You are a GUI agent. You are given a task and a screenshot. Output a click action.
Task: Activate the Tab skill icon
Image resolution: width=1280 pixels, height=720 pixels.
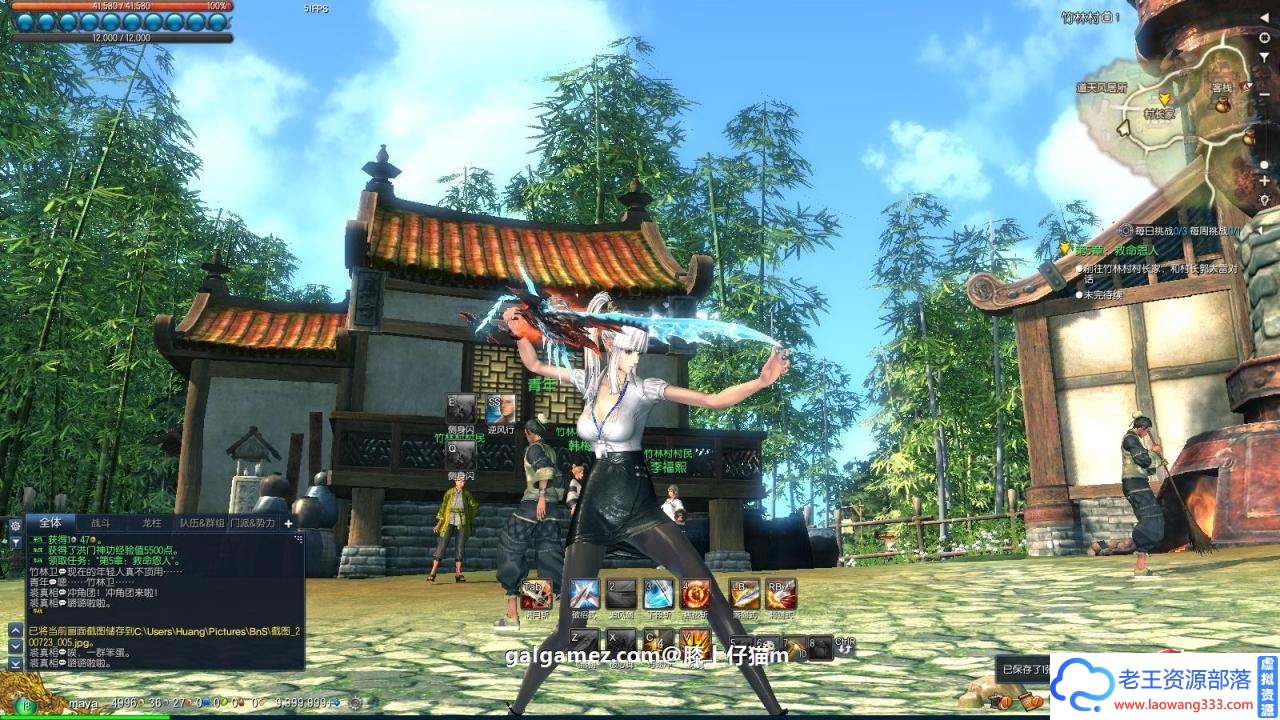[x=536, y=594]
